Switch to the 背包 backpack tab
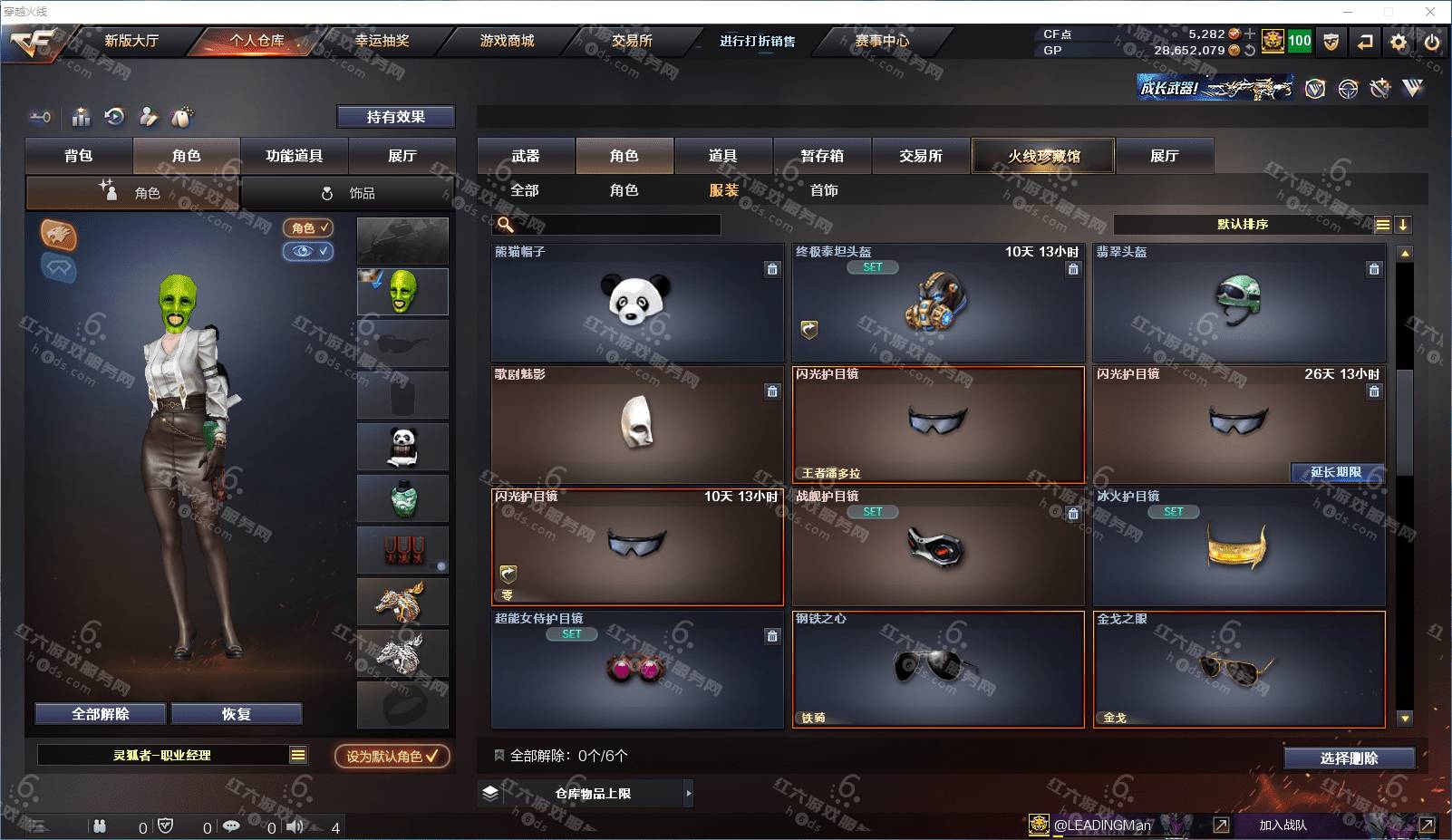Viewport: 1452px width, 840px height. click(x=79, y=156)
